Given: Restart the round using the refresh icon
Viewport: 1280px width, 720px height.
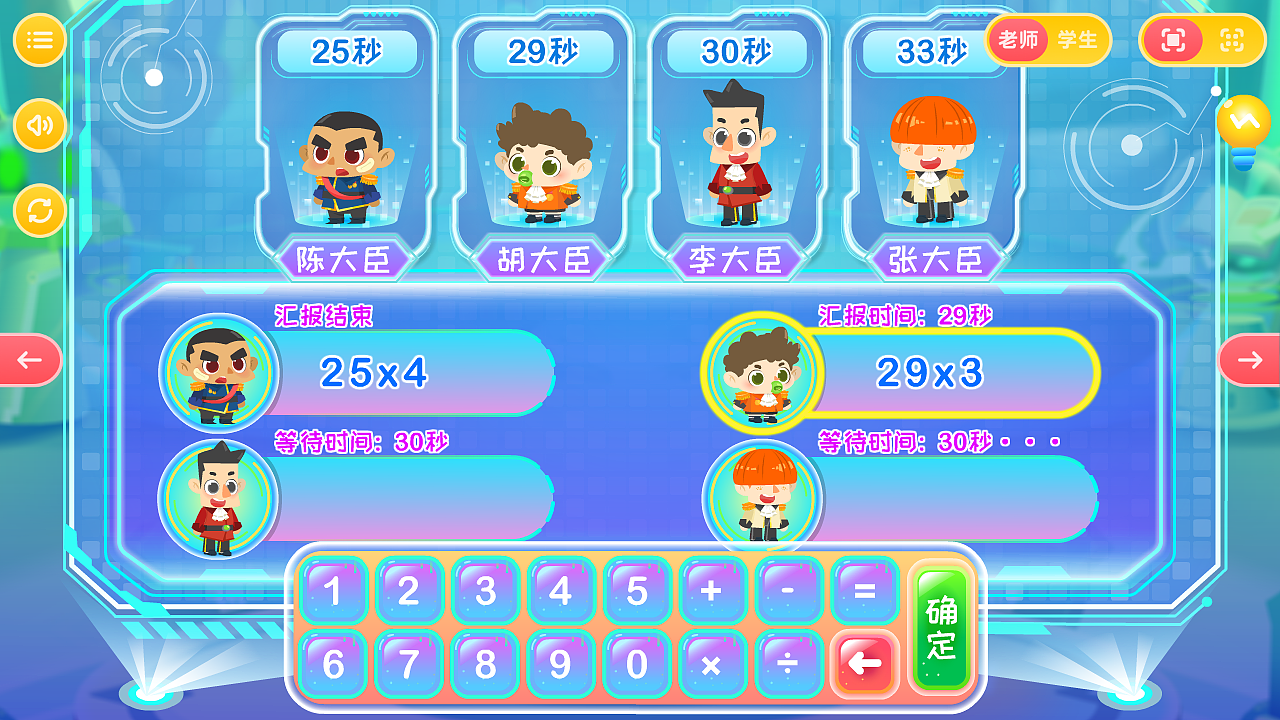Looking at the screenshot, I should tap(40, 210).
